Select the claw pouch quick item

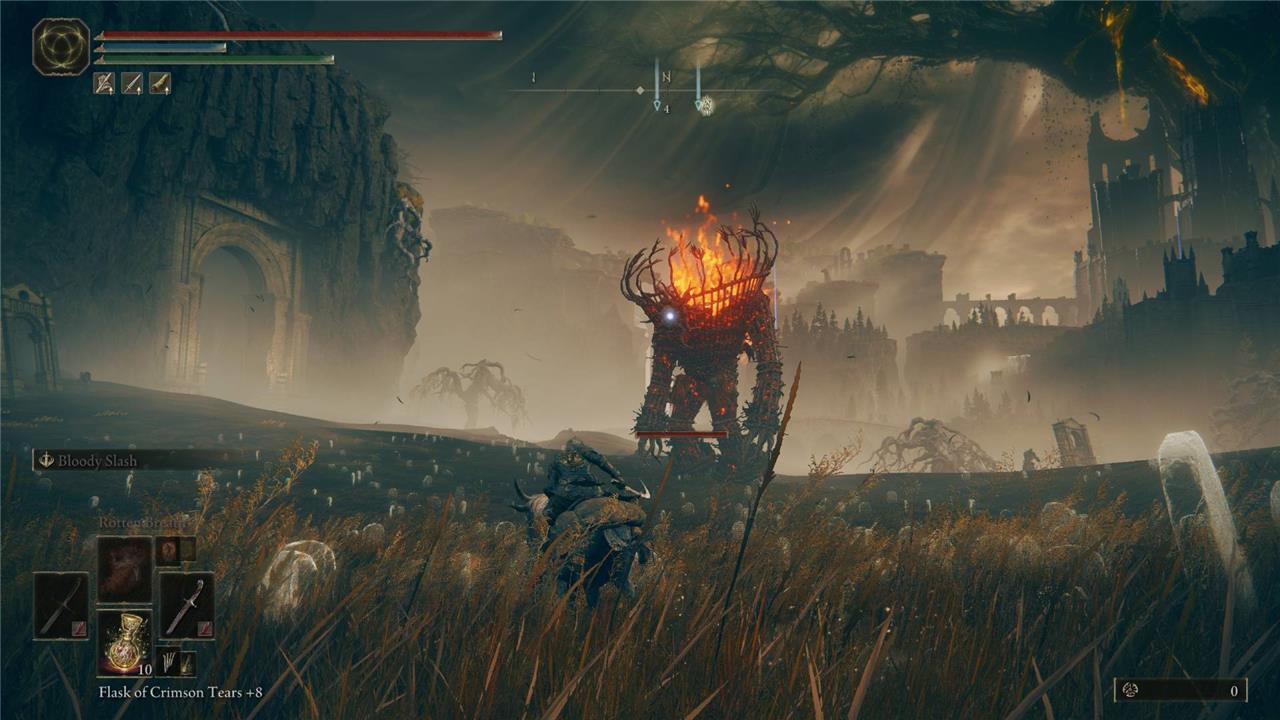pos(172,663)
